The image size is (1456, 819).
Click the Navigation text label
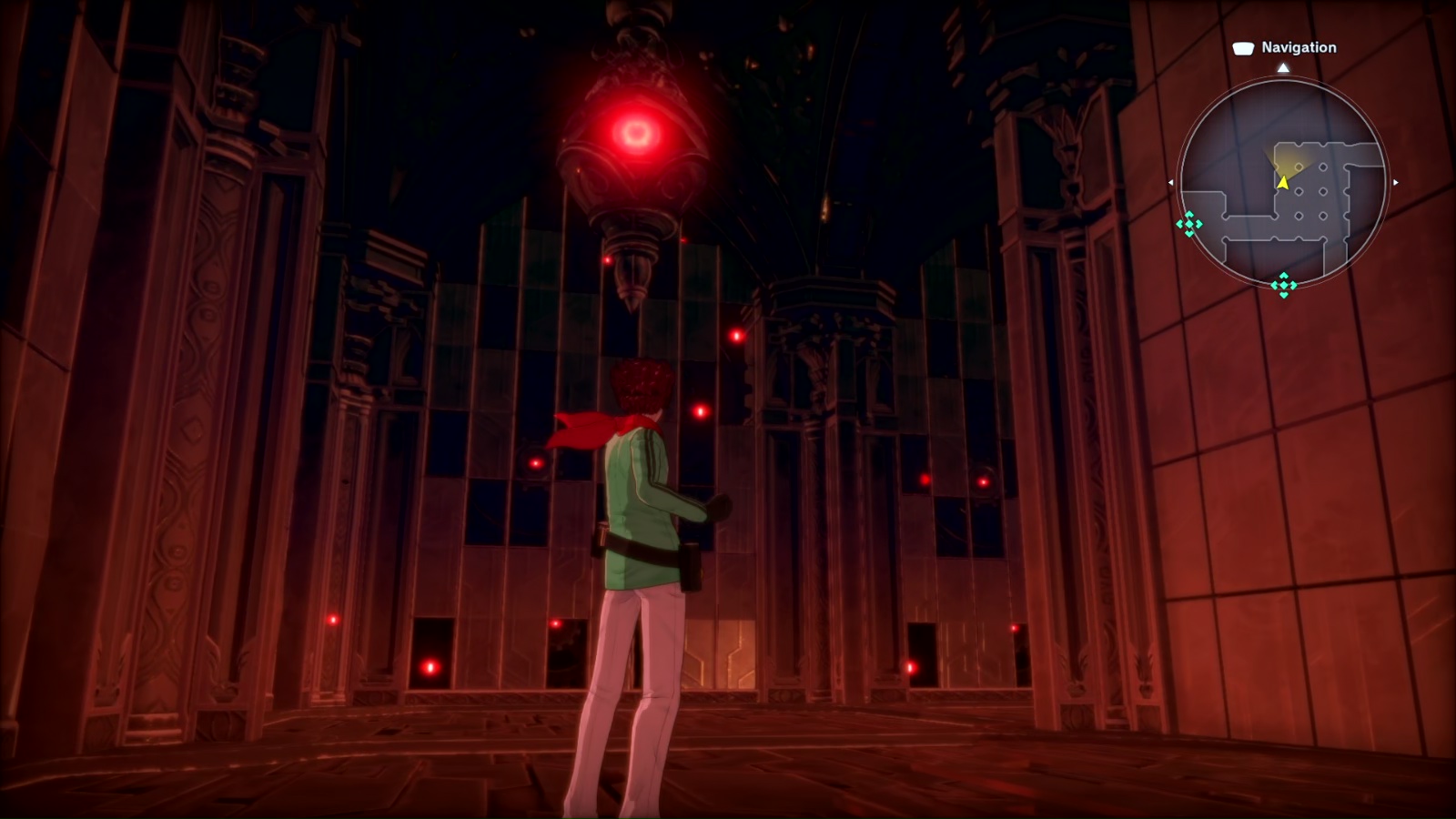click(x=1299, y=48)
